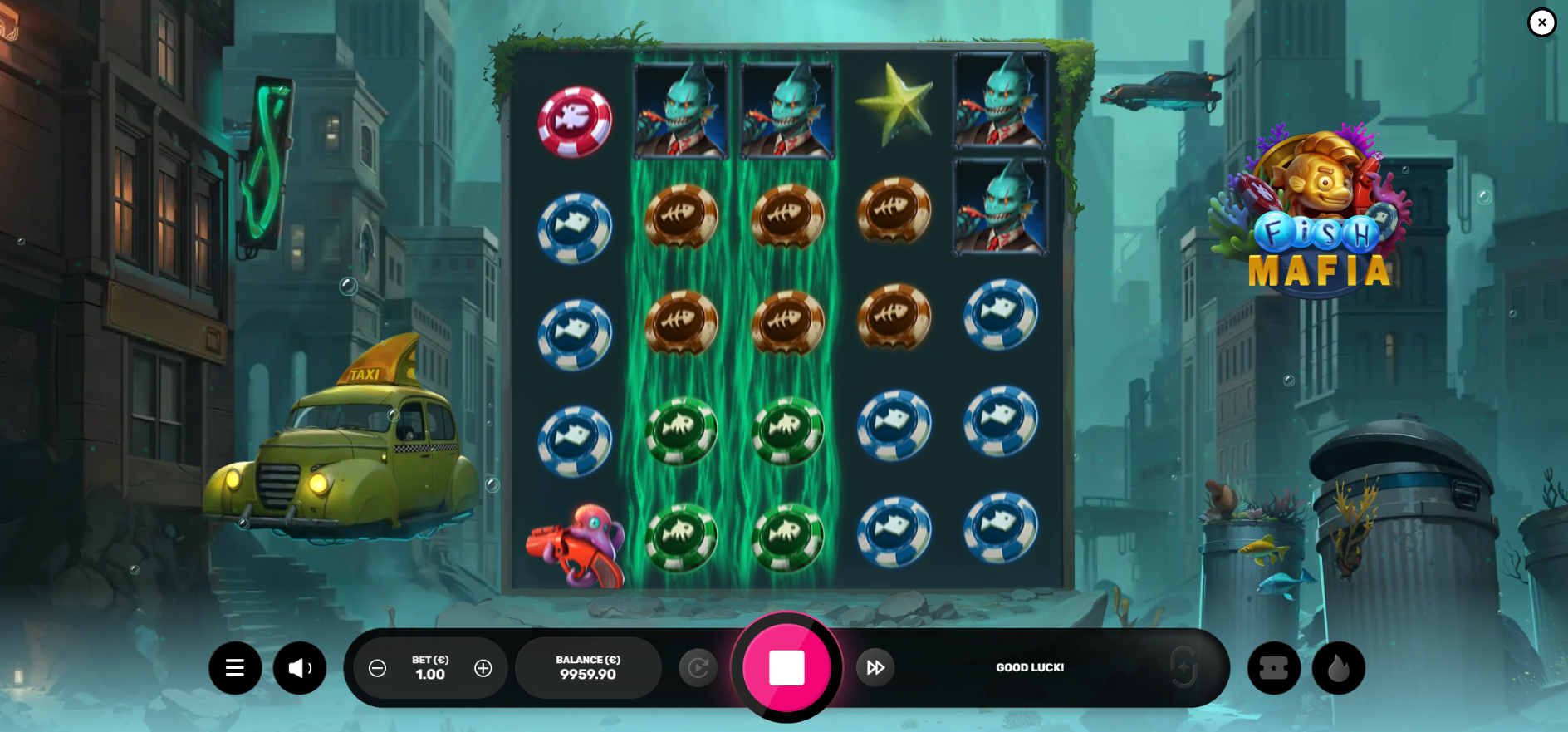Image resolution: width=1568 pixels, height=732 pixels.
Task: Activate the flame feature button
Action: pyautogui.click(x=1338, y=667)
